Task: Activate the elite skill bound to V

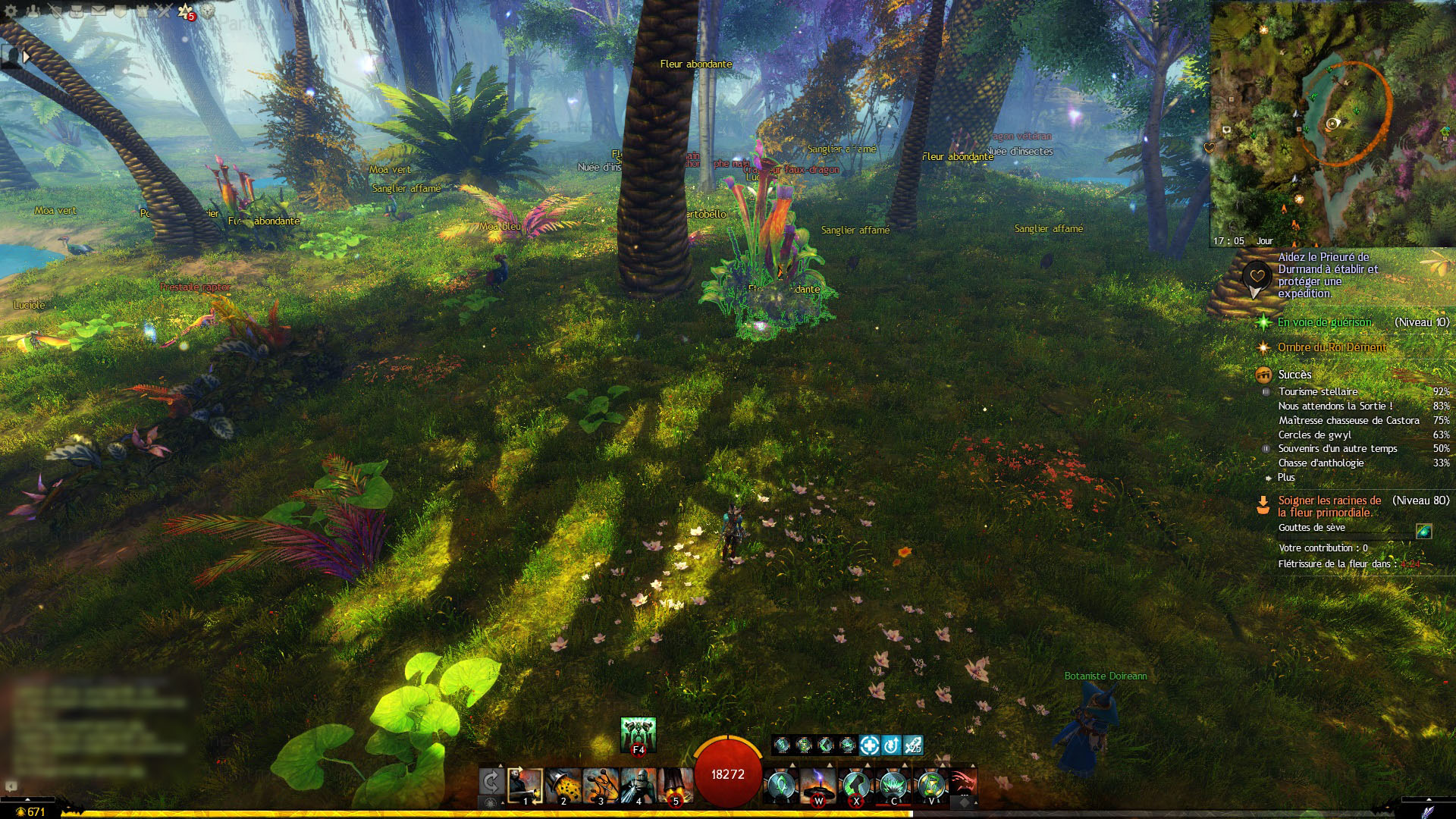Action: point(930,785)
